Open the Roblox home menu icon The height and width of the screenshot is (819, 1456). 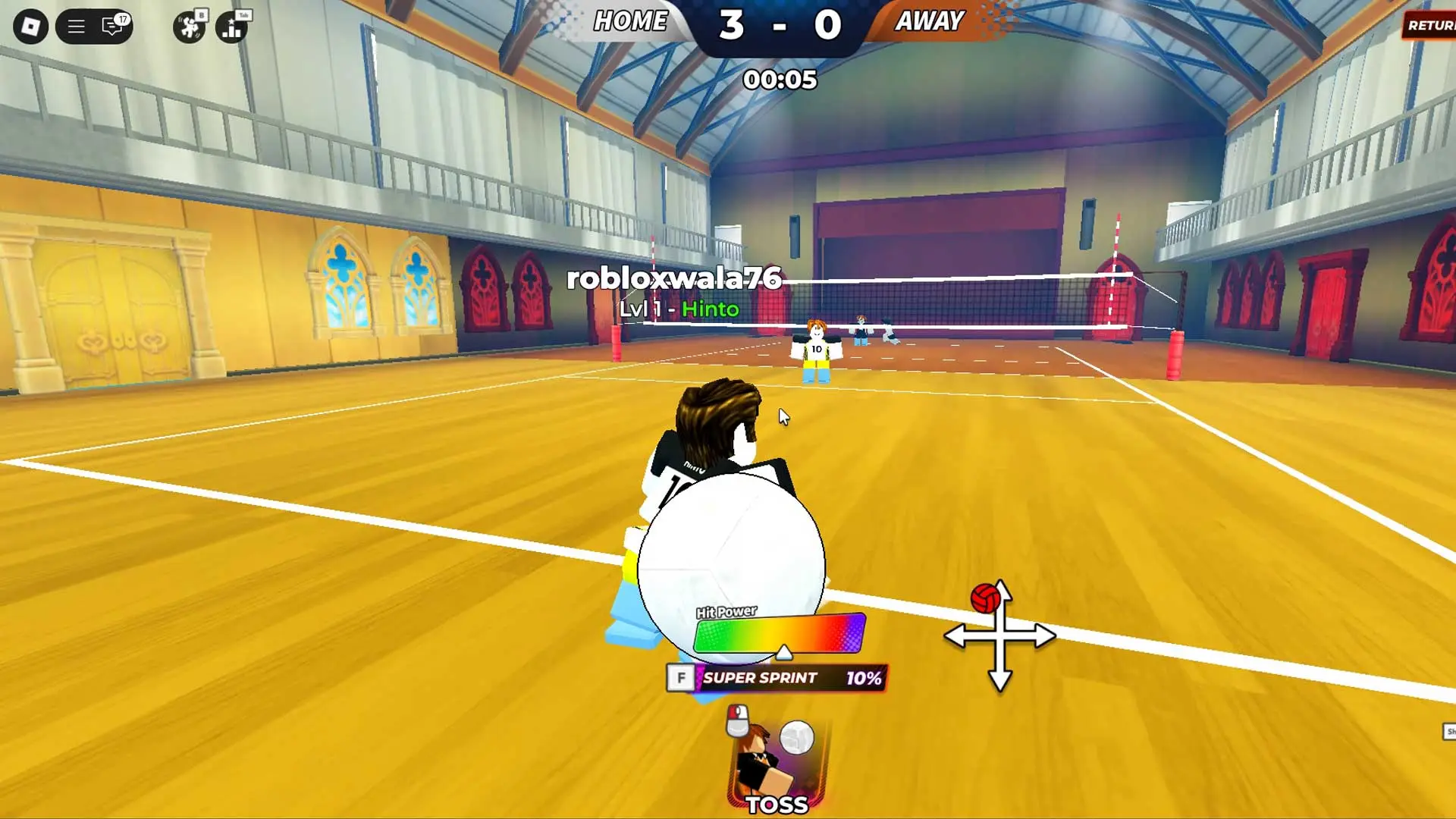tap(31, 25)
